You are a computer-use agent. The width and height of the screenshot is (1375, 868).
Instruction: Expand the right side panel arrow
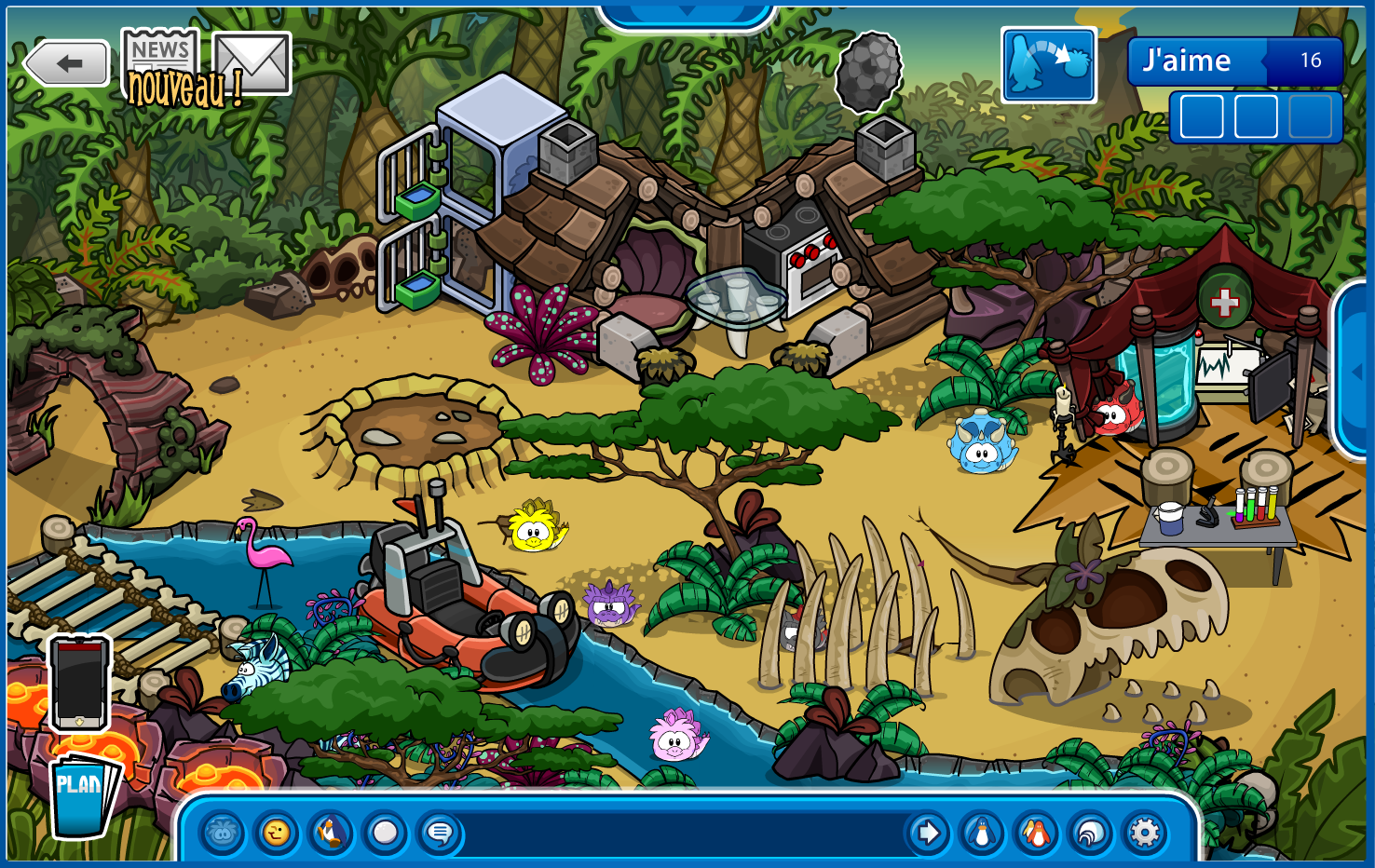click(x=1356, y=371)
